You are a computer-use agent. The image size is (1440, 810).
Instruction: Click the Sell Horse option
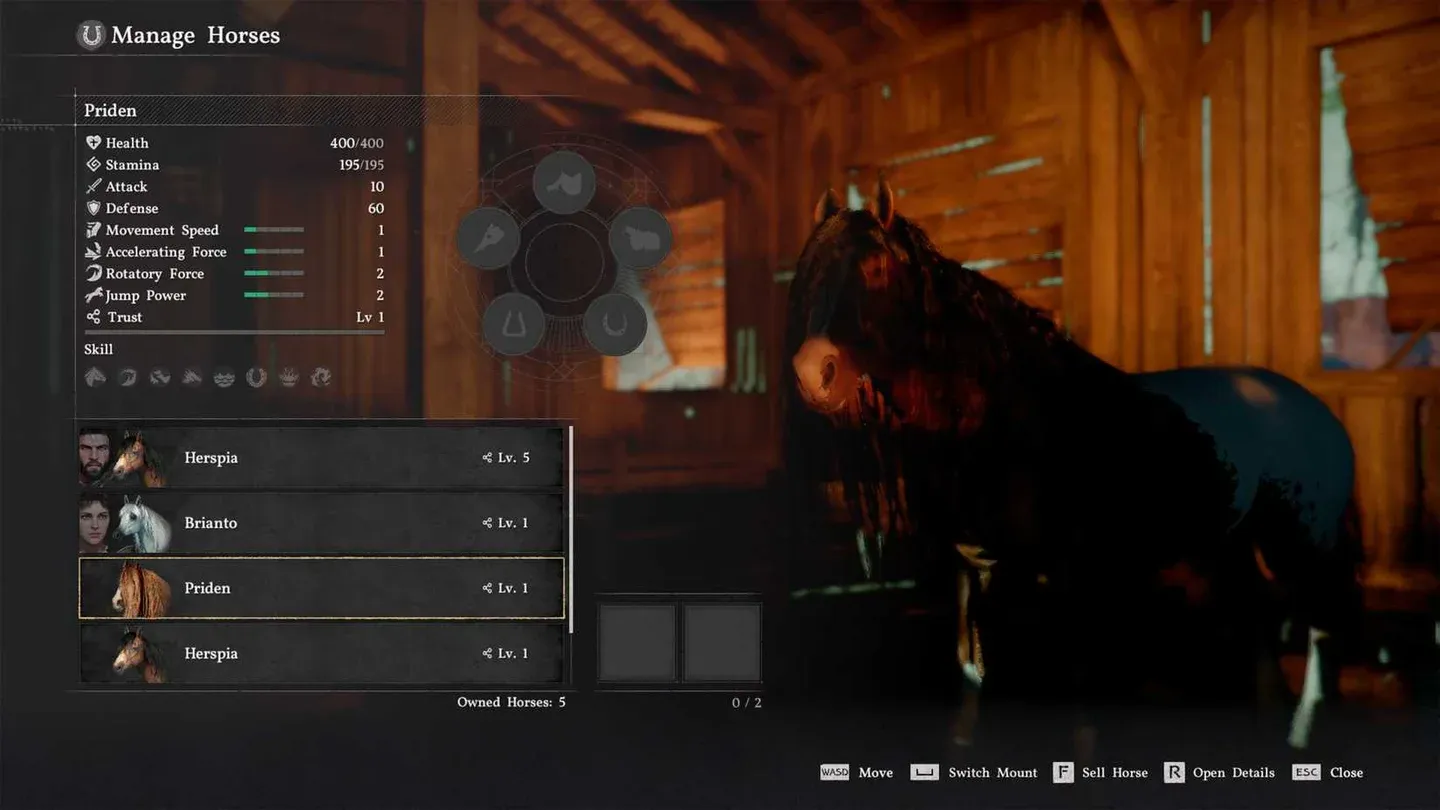tap(1101, 773)
